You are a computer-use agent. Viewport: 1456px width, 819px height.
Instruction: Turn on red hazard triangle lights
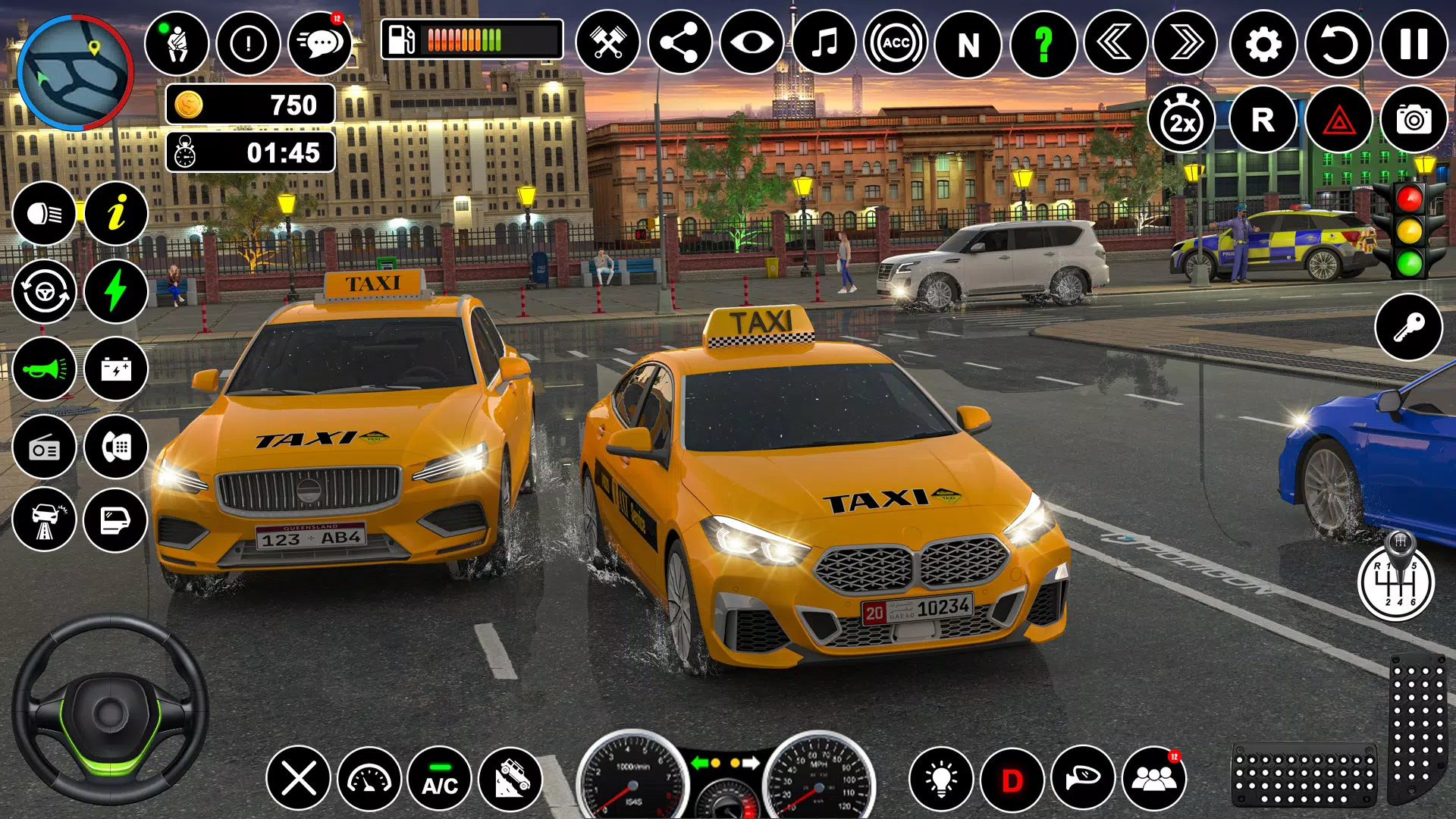1338,120
